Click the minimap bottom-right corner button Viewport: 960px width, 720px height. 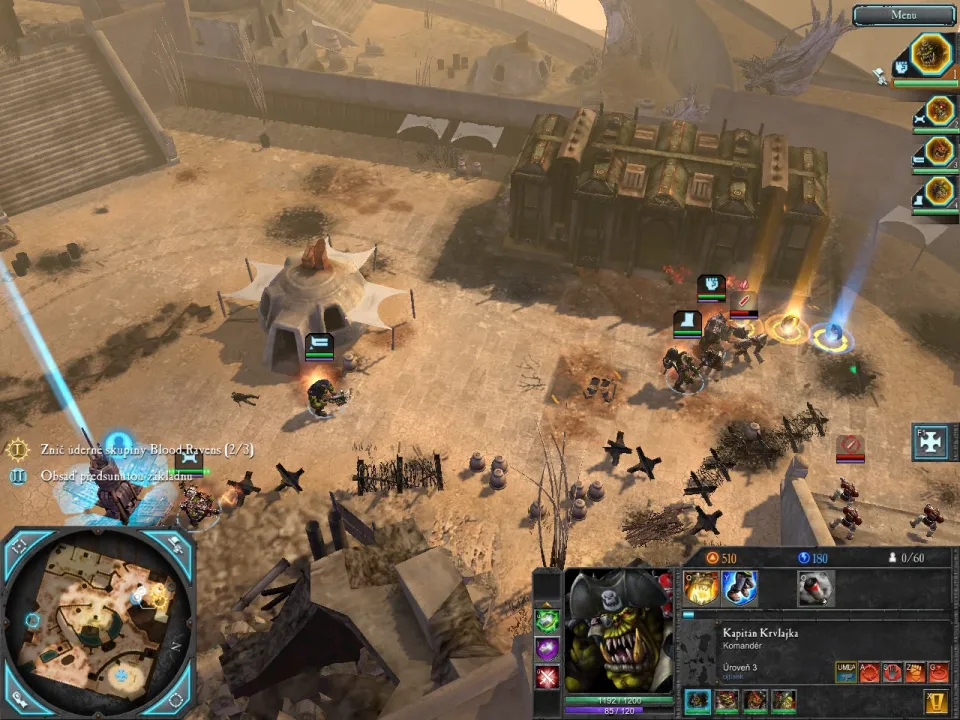pos(176,699)
